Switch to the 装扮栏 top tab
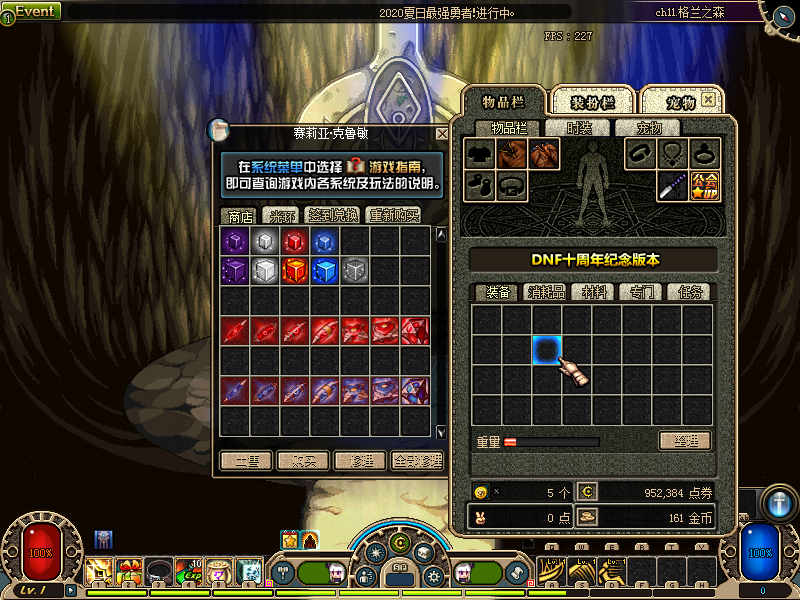 point(592,102)
